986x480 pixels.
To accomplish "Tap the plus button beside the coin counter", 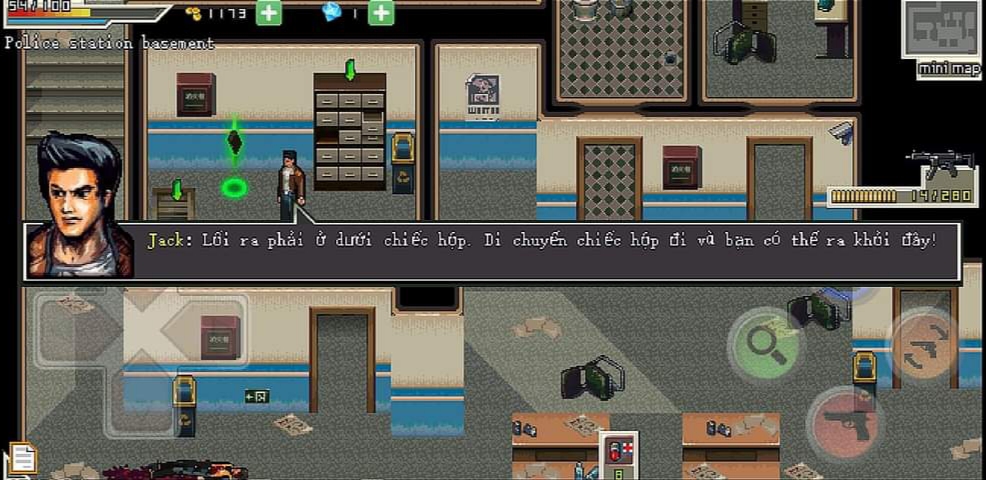I will 268,13.
